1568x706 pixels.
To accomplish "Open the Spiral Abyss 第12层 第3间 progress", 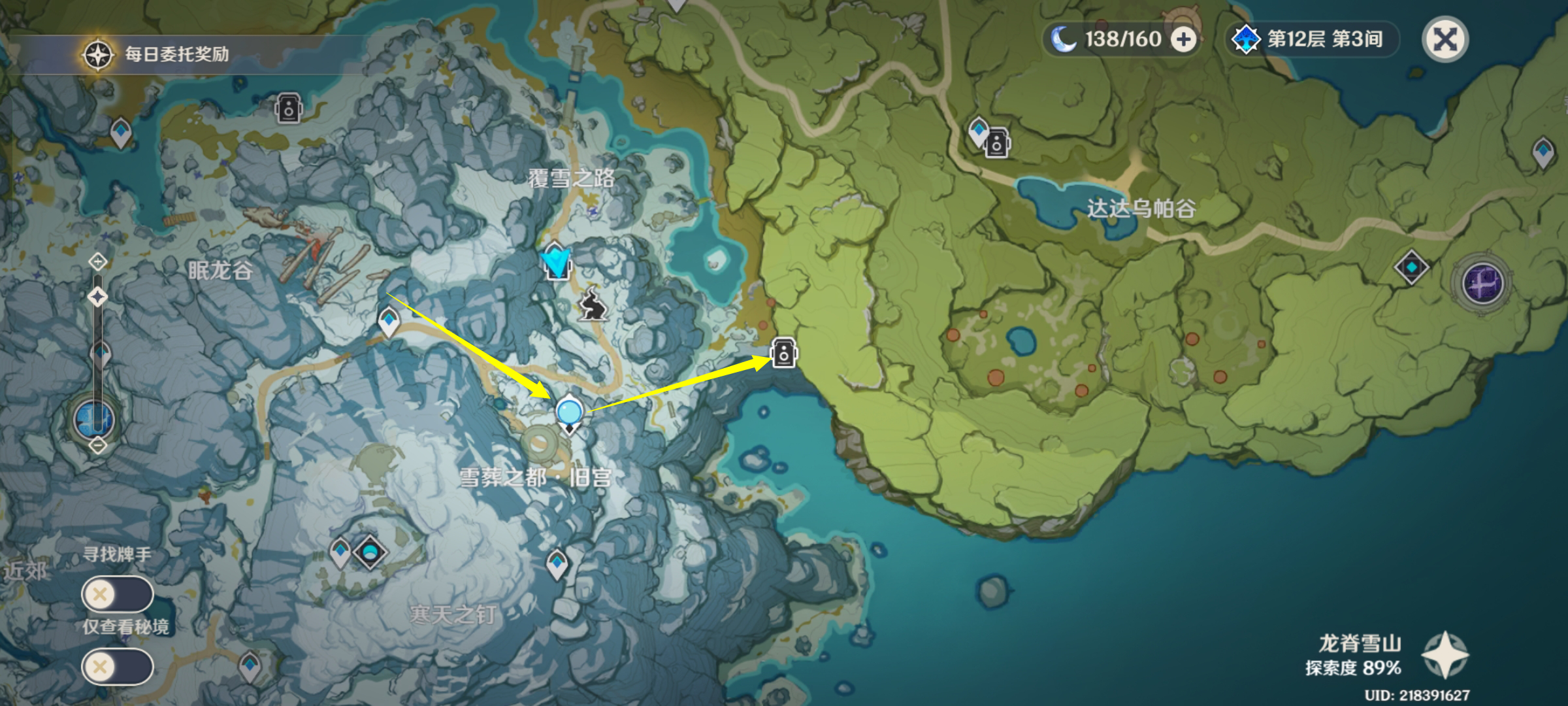I will click(x=1312, y=39).
